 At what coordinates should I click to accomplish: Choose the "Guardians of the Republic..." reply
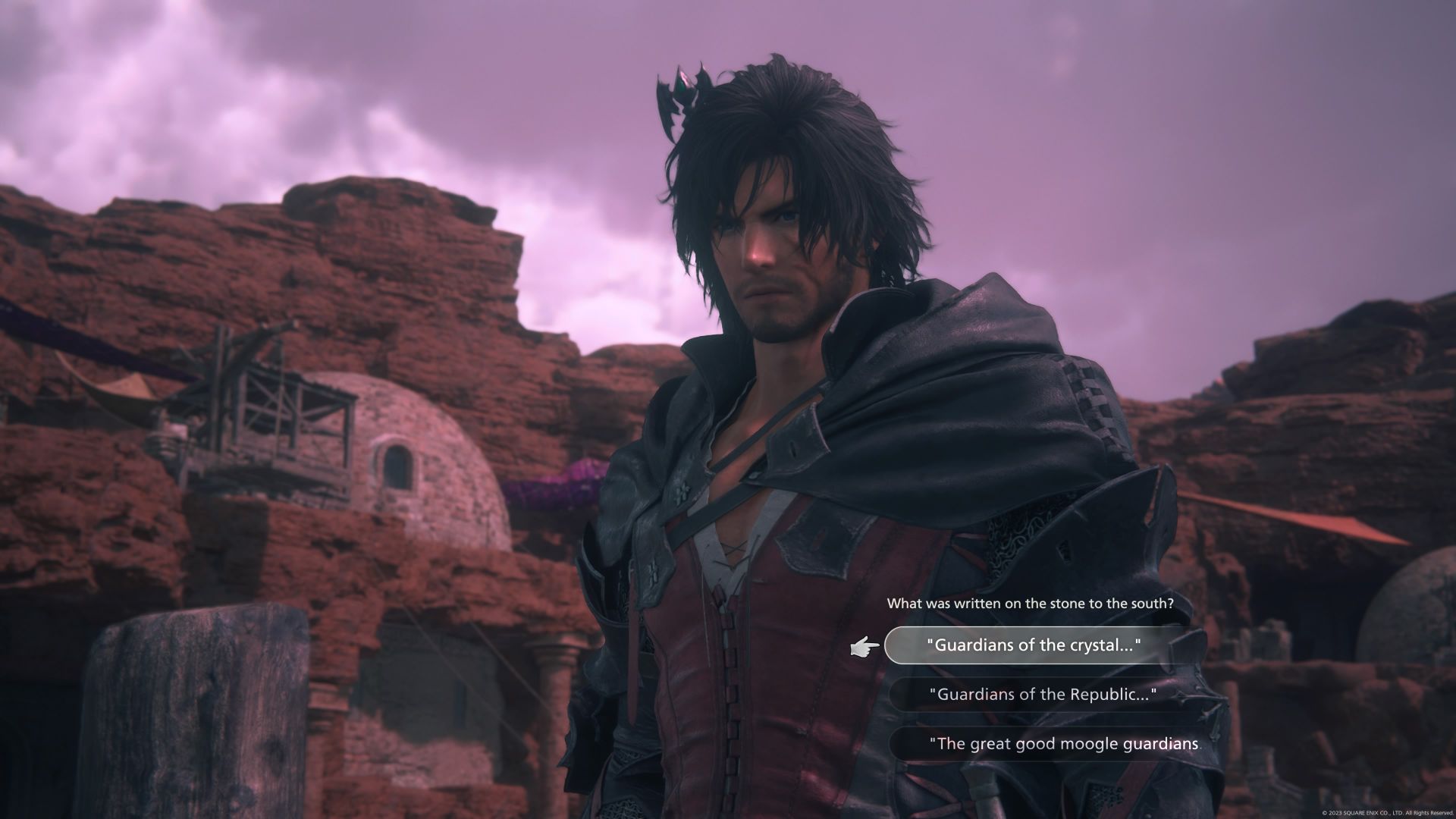1041,695
